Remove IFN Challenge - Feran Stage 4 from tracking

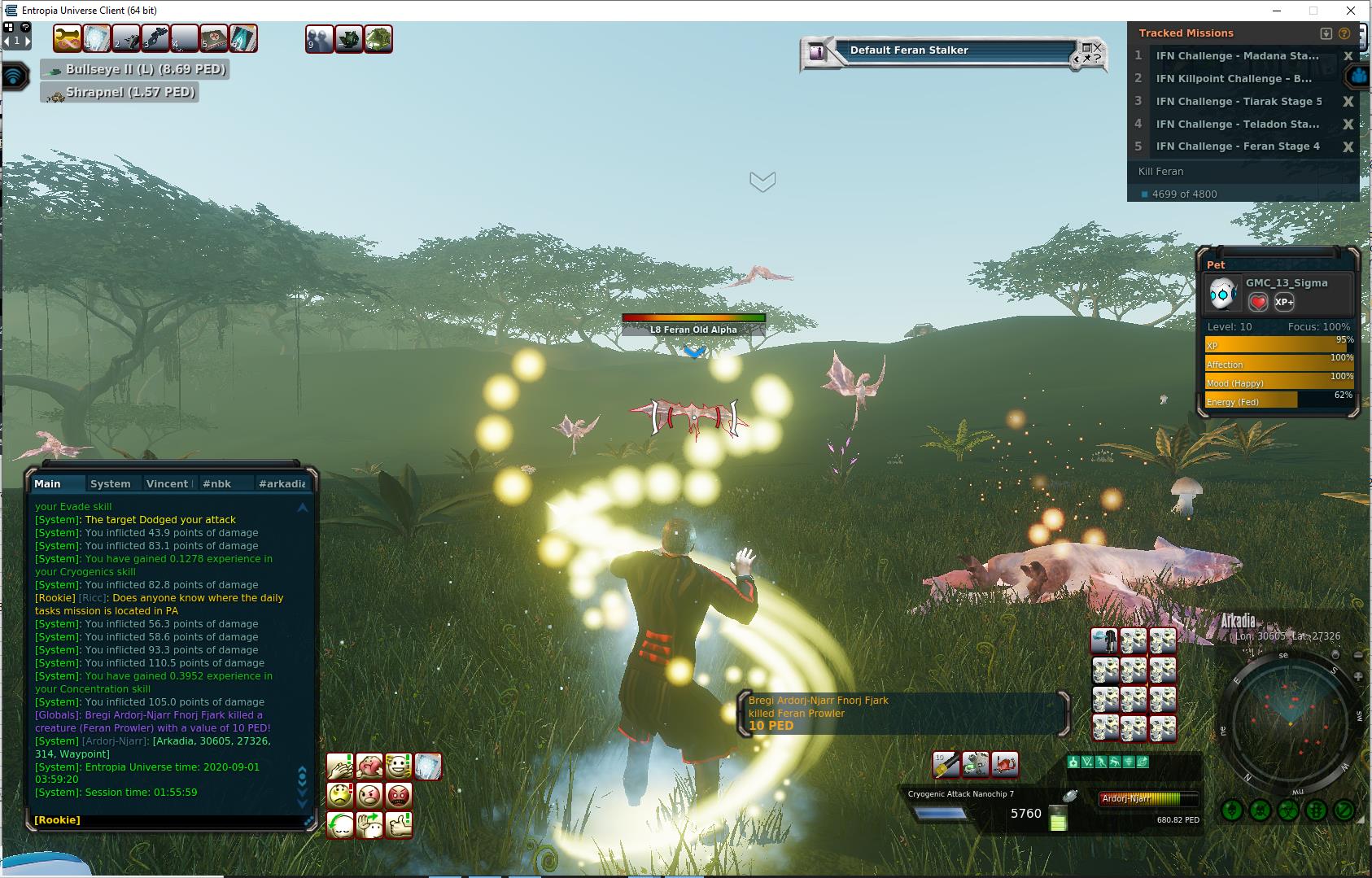click(x=1348, y=146)
